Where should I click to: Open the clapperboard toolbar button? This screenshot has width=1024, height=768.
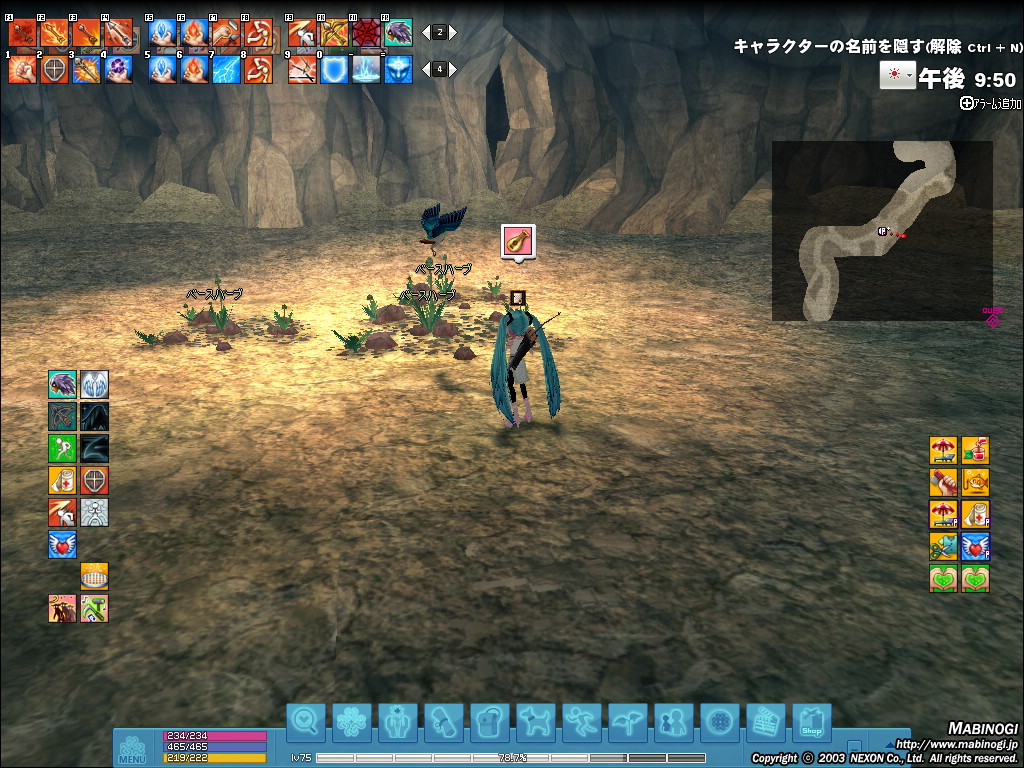(766, 720)
